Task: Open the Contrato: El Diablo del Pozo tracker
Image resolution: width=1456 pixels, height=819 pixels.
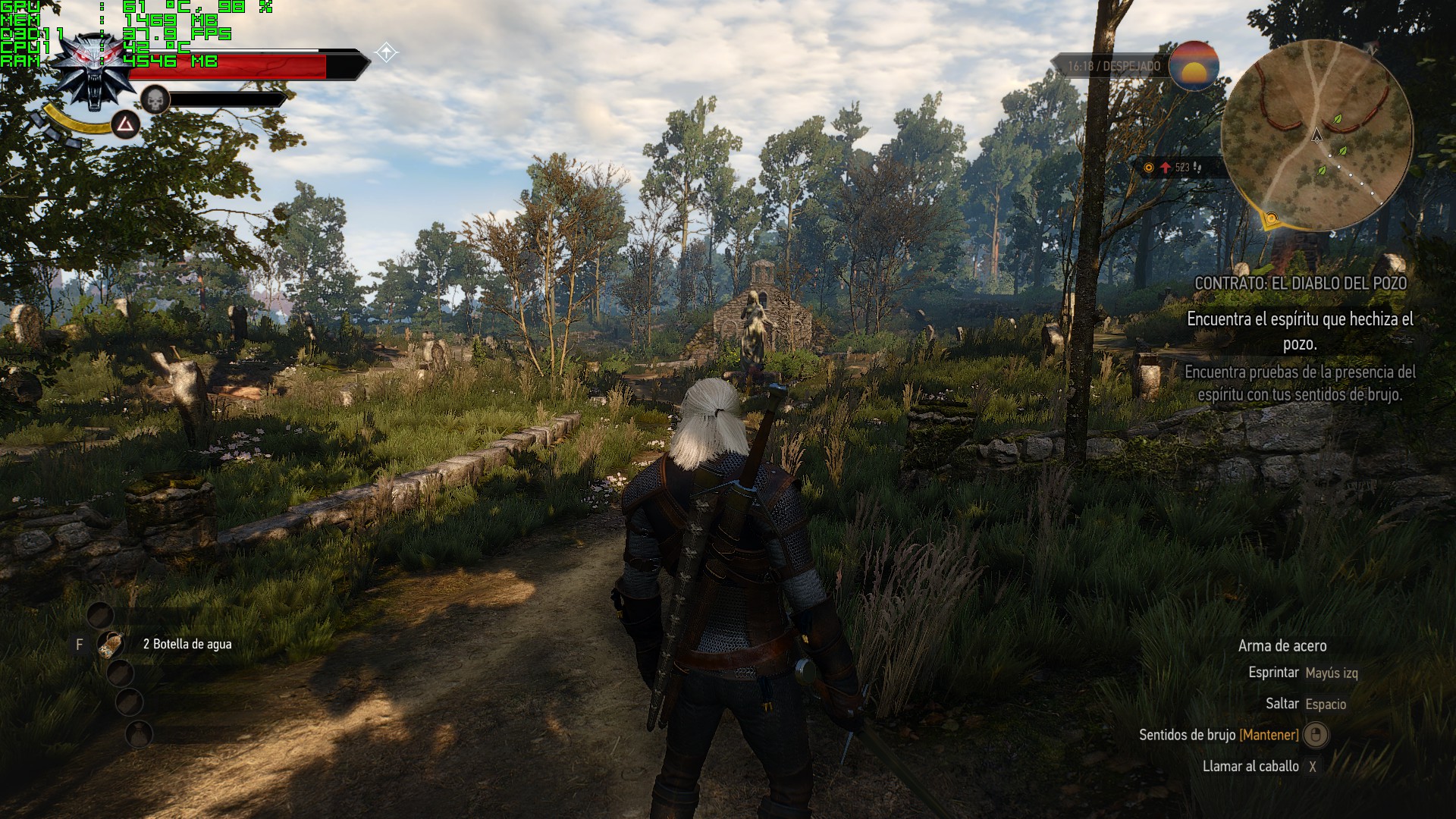Action: click(1300, 283)
